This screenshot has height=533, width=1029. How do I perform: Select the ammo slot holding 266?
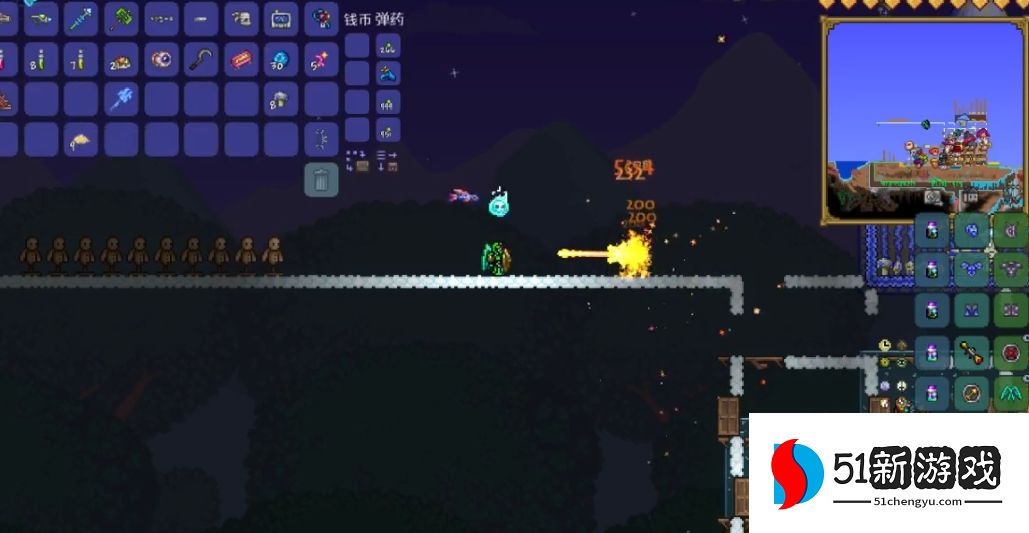[387, 46]
